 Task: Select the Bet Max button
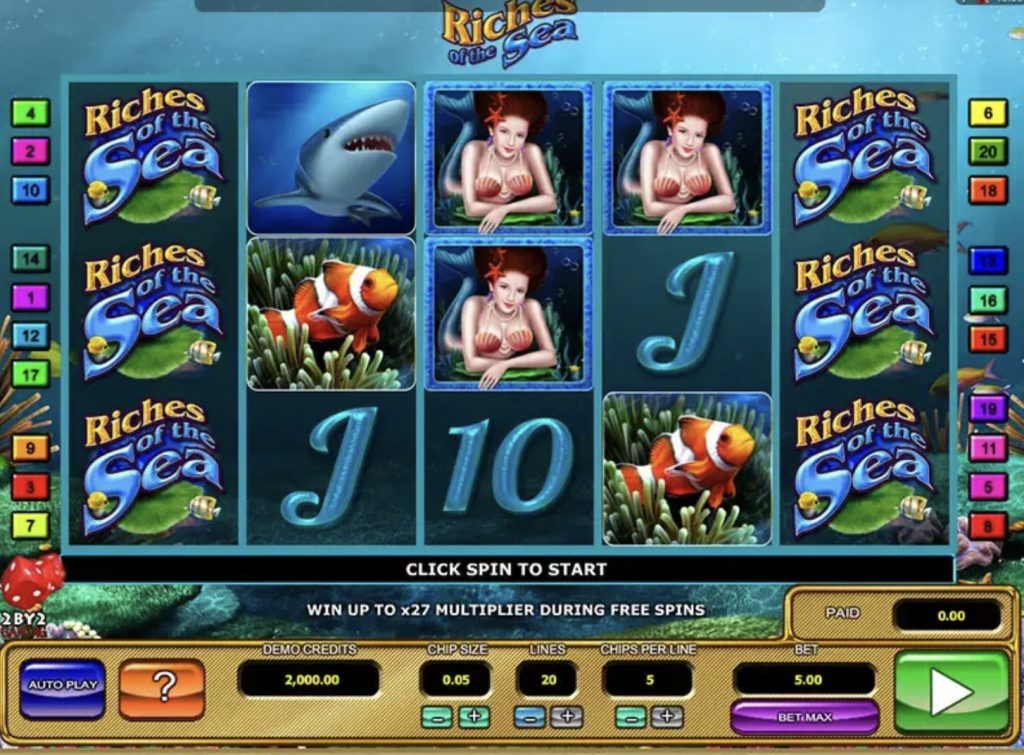[804, 717]
